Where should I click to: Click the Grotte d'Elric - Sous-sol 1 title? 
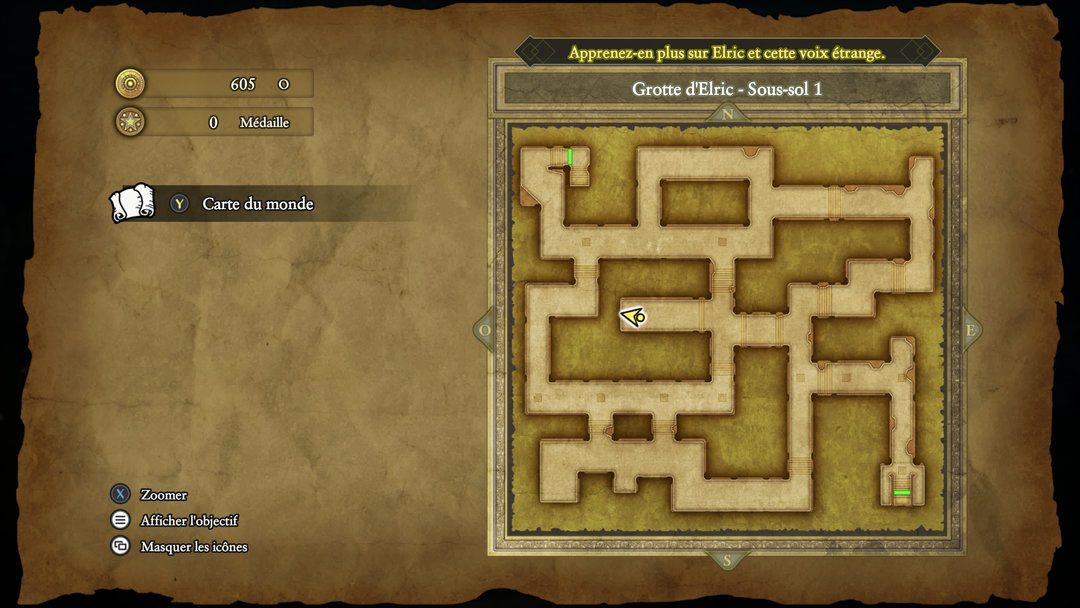coord(727,89)
